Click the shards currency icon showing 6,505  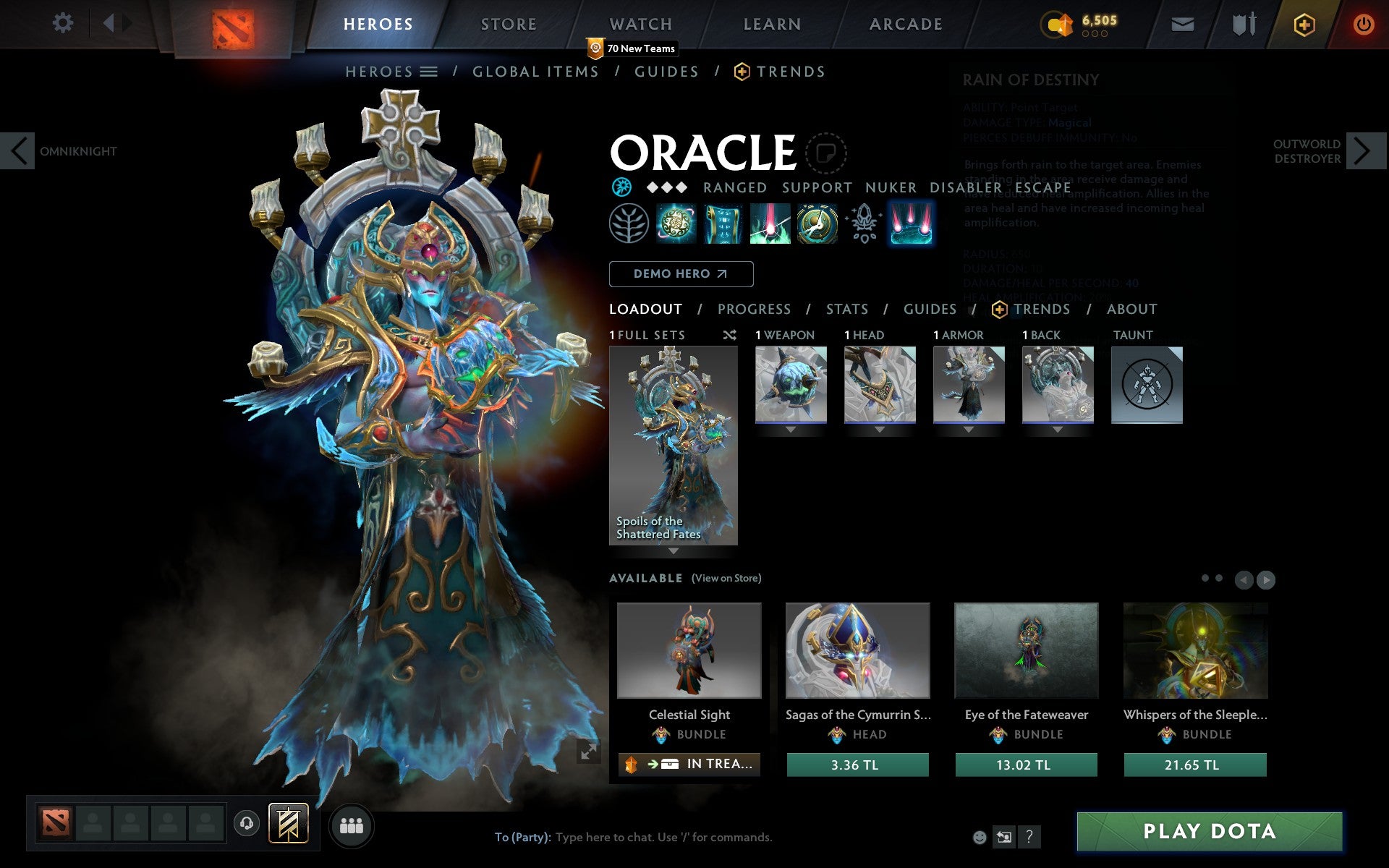[x=1059, y=23]
